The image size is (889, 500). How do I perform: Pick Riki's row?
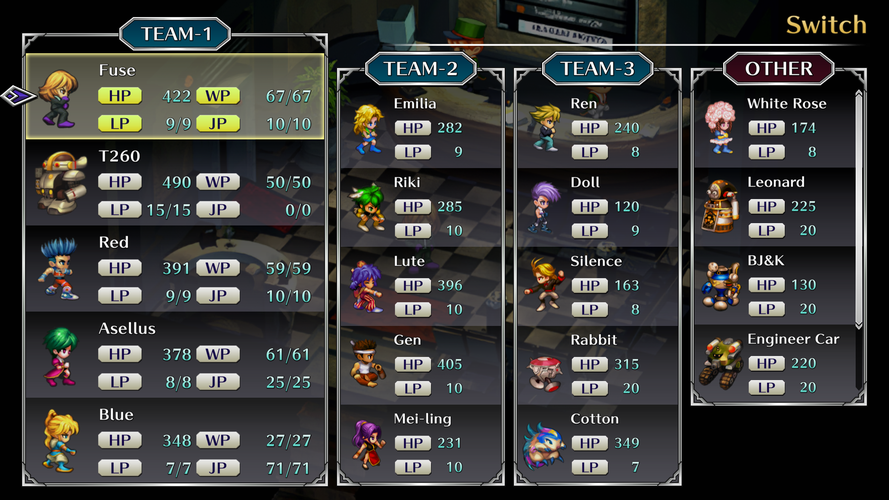tap(420, 206)
